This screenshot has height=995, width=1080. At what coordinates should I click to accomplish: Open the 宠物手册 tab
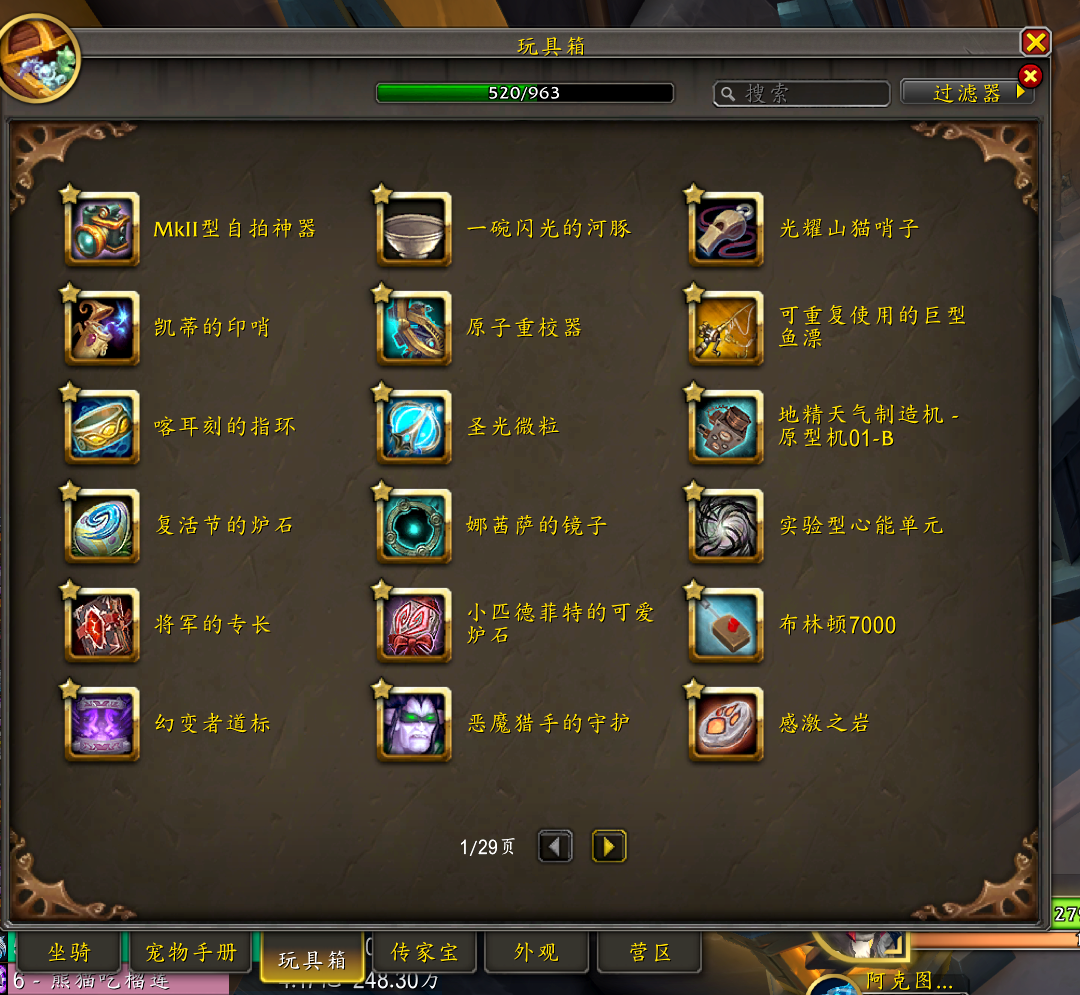tap(191, 952)
